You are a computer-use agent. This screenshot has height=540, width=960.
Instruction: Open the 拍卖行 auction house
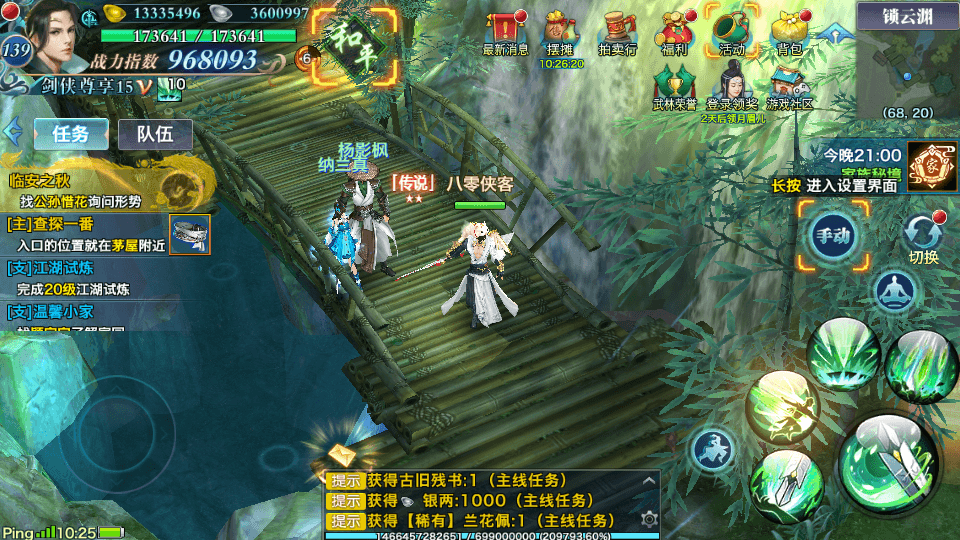pyautogui.click(x=617, y=32)
